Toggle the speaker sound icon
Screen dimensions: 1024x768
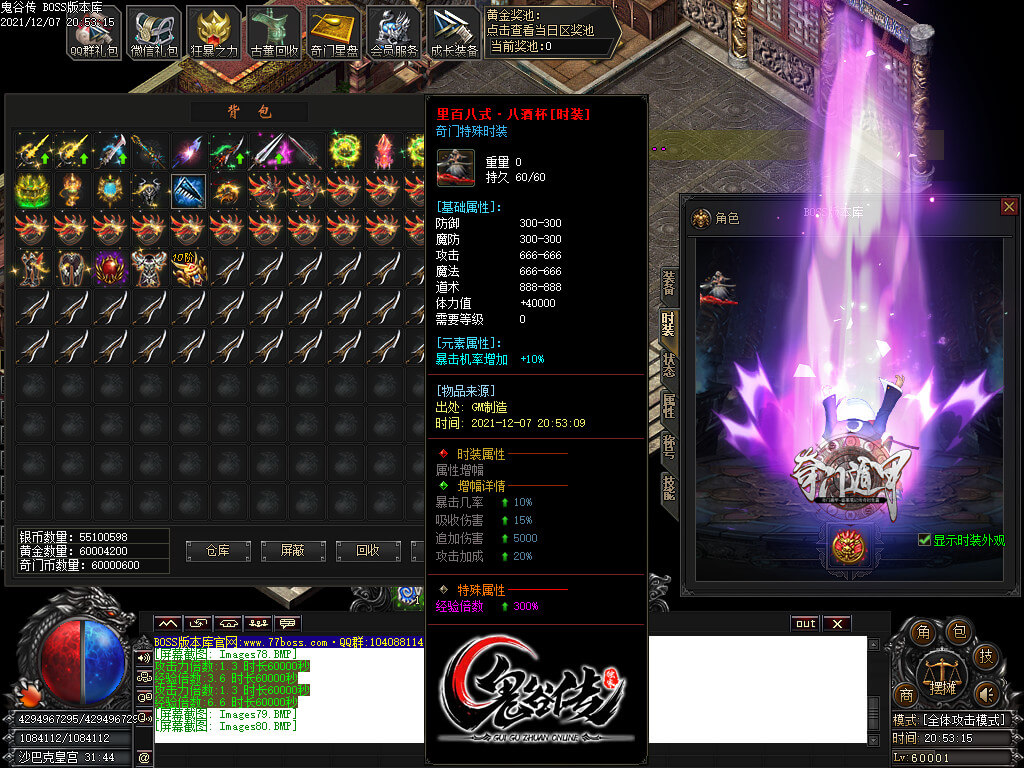[x=987, y=694]
